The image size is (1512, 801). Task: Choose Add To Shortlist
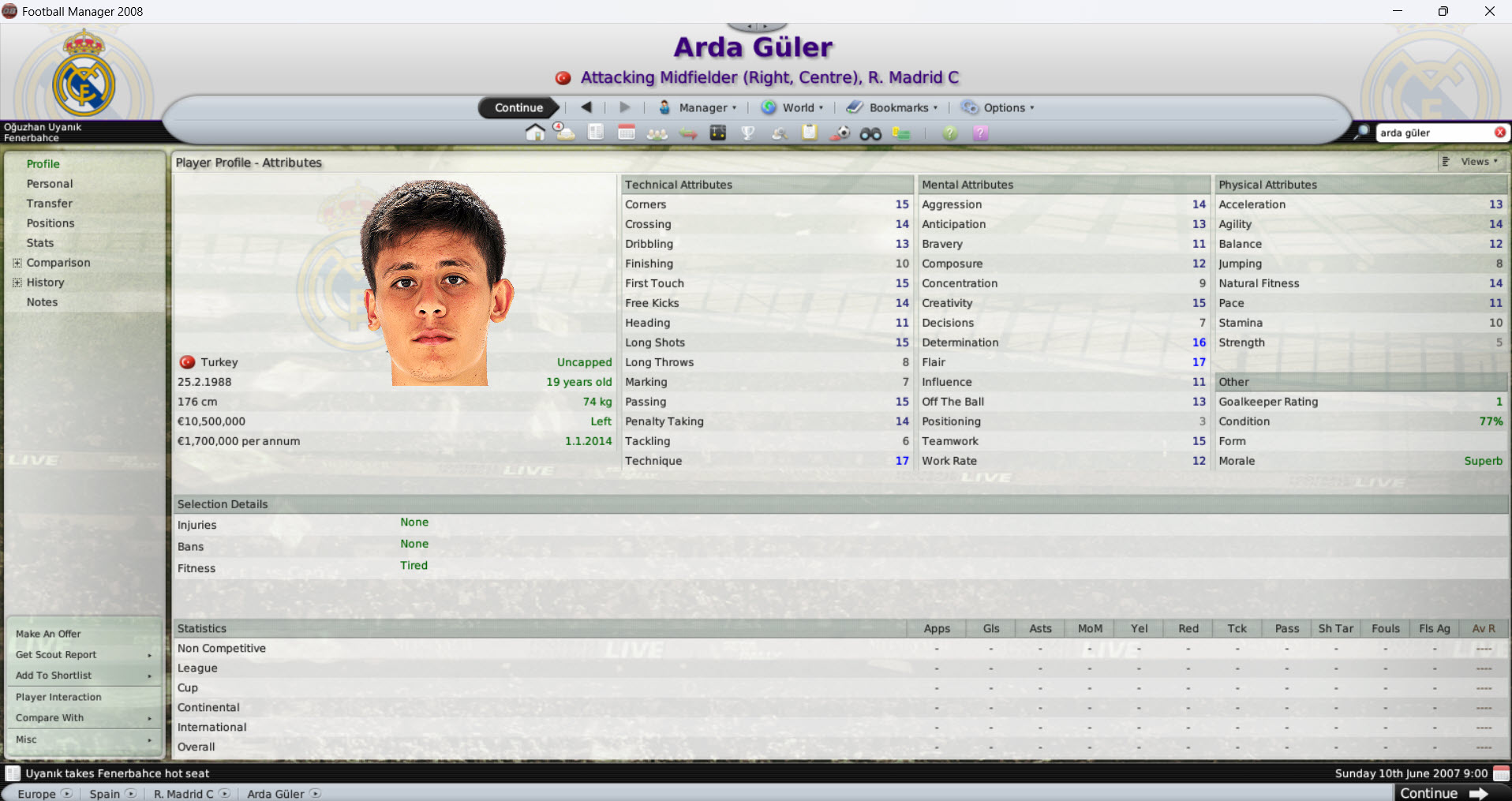[x=54, y=675]
